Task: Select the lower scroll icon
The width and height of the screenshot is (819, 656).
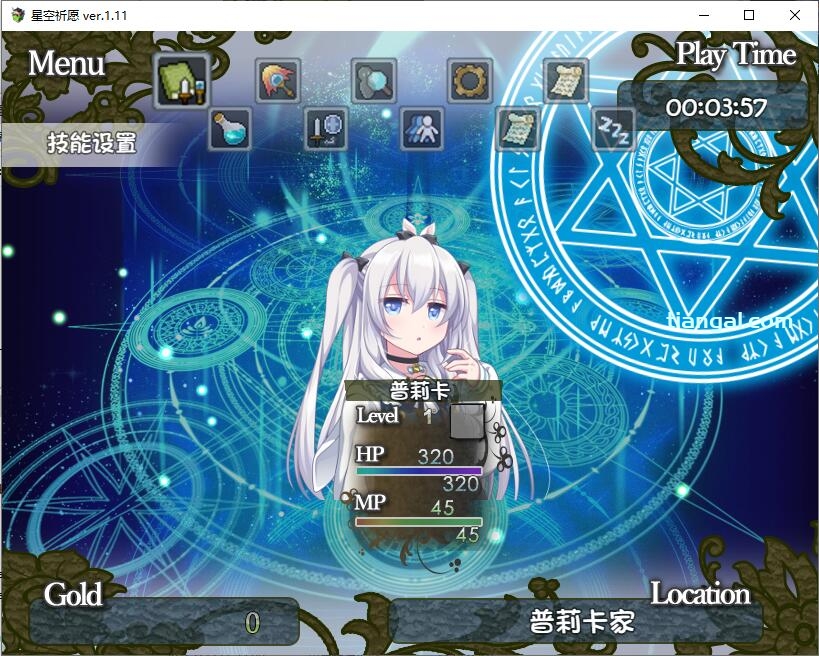Action: [518, 129]
